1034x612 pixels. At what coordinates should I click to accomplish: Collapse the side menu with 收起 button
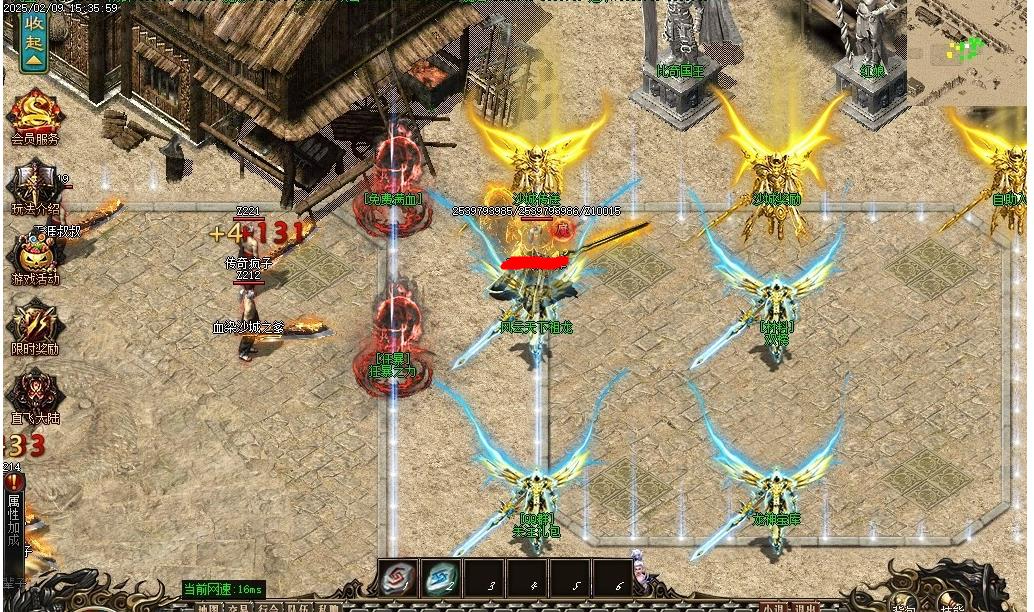(34, 41)
